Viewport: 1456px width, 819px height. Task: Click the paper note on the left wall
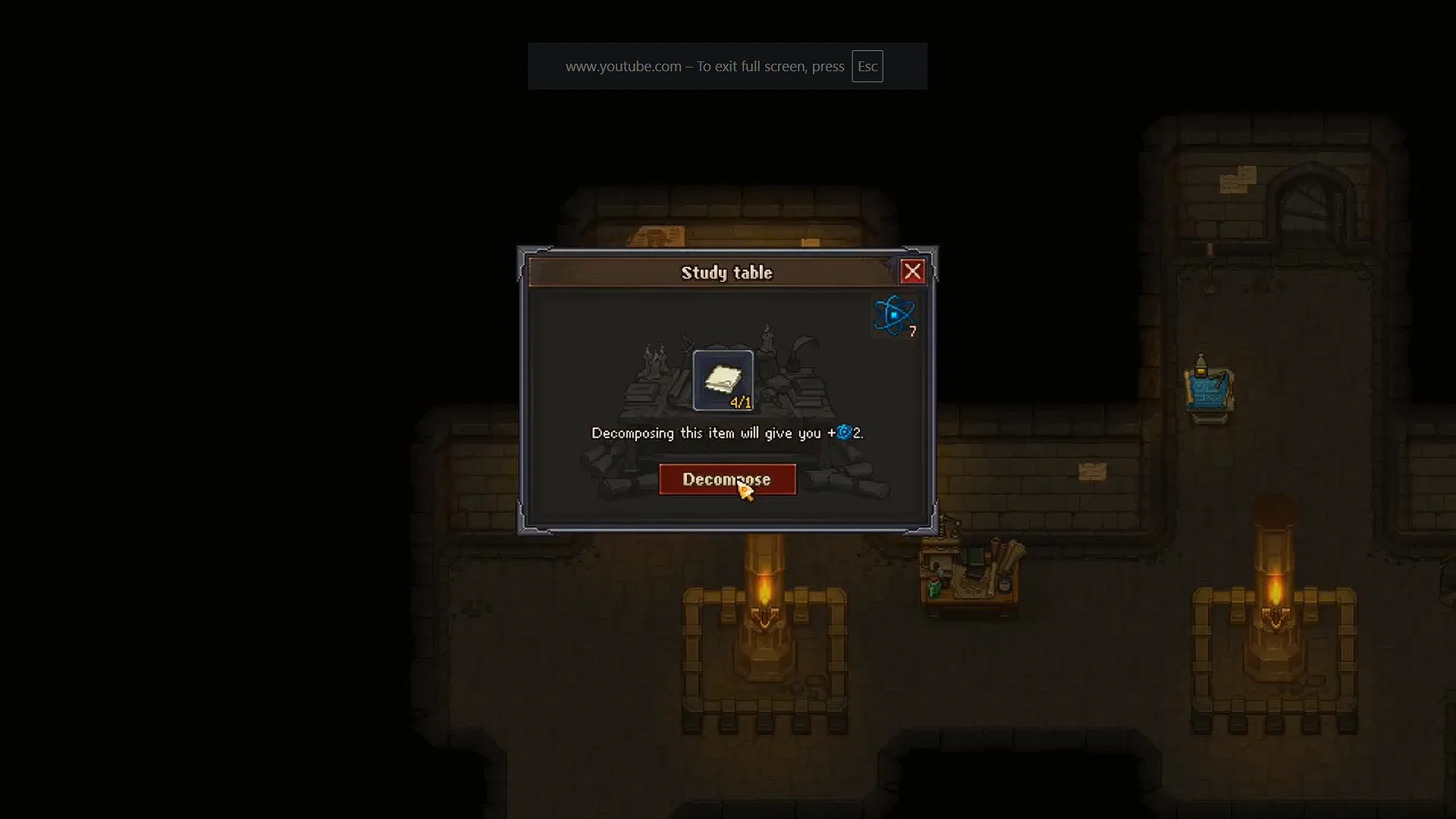[656, 235]
